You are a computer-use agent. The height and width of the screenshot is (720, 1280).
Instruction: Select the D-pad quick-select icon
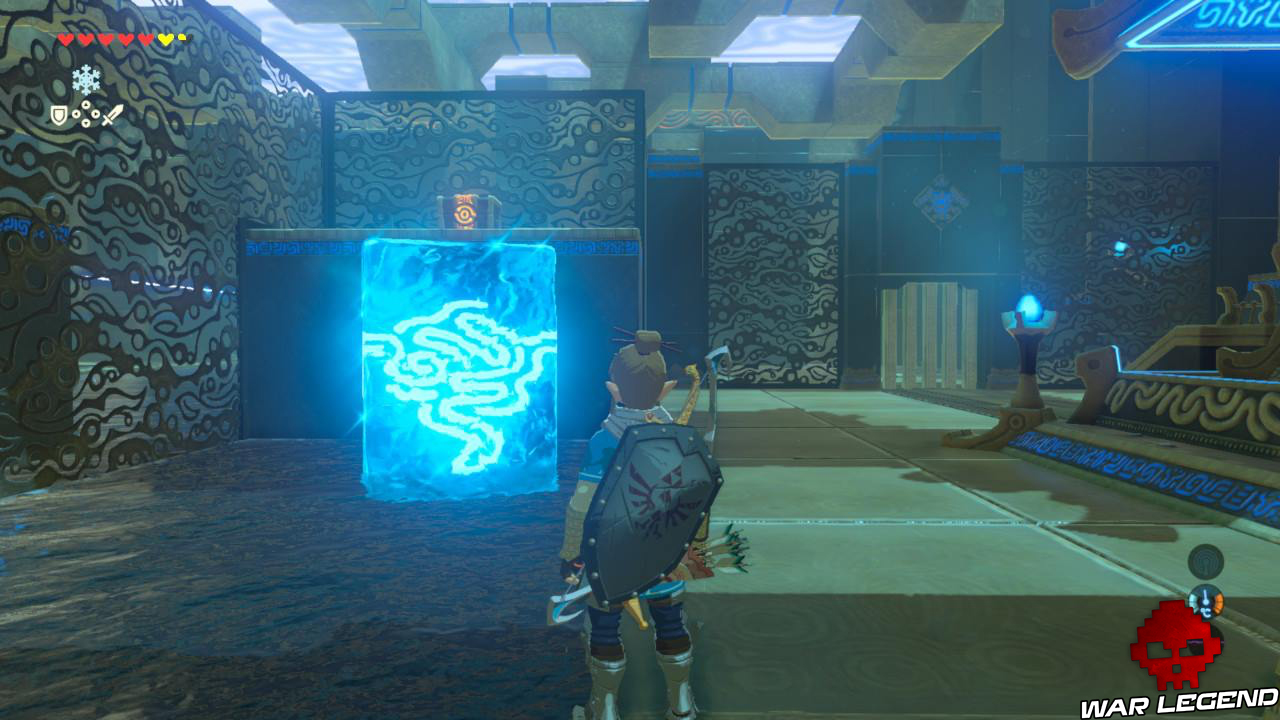[x=86, y=113]
